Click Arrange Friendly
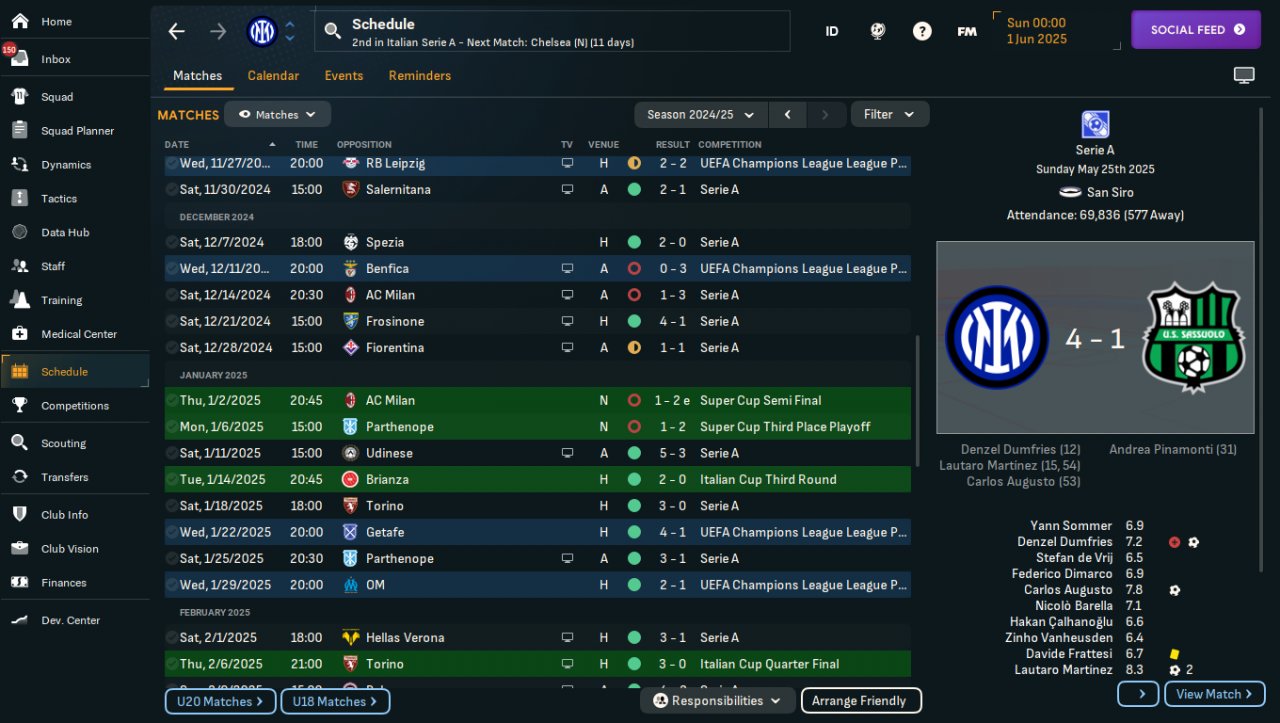The image size is (1280, 723). click(x=860, y=701)
